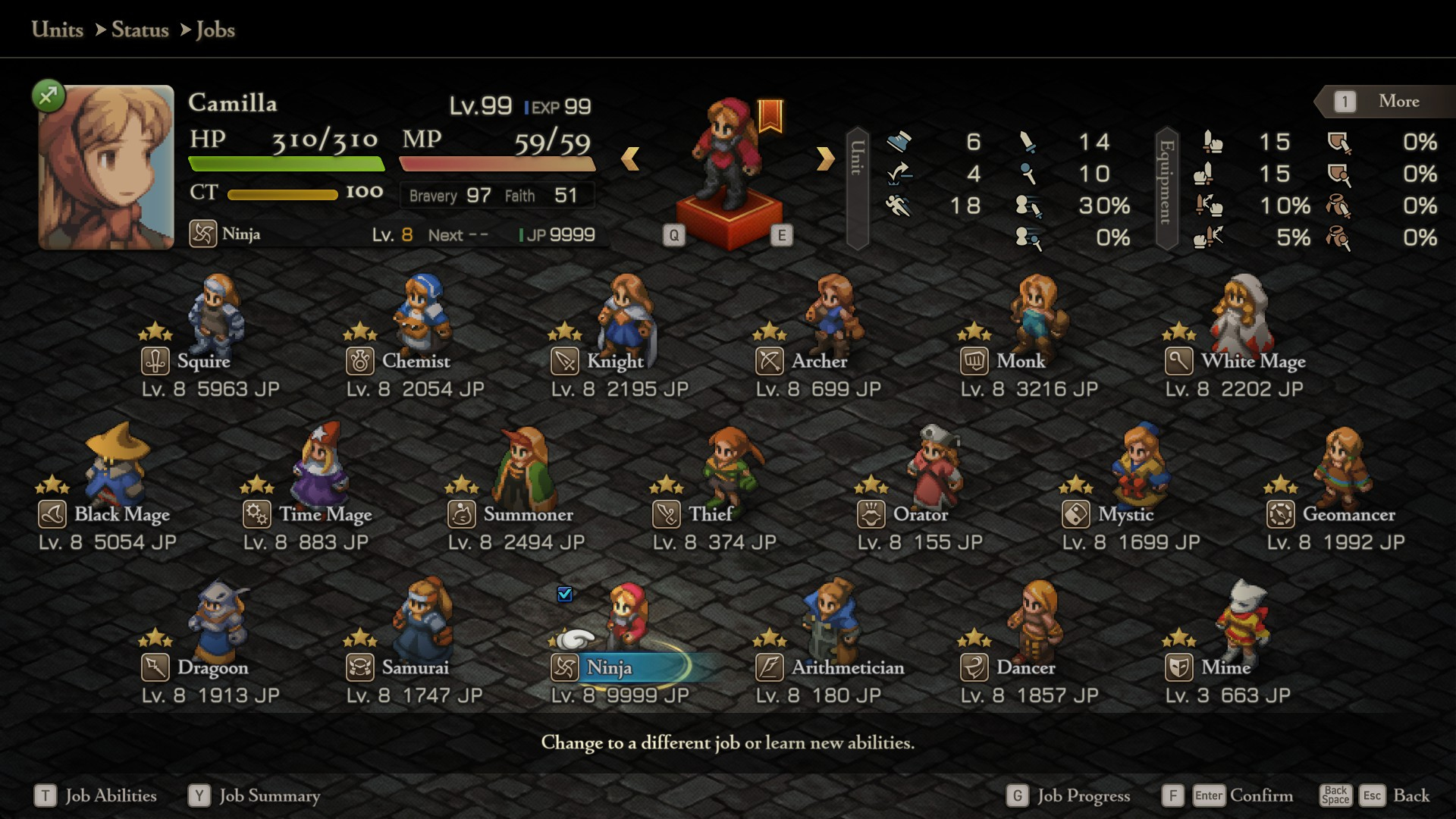Choose the Samurai job
Image resolution: width=1456 pixels, height=819 pixels.
[x=415, y=668]
